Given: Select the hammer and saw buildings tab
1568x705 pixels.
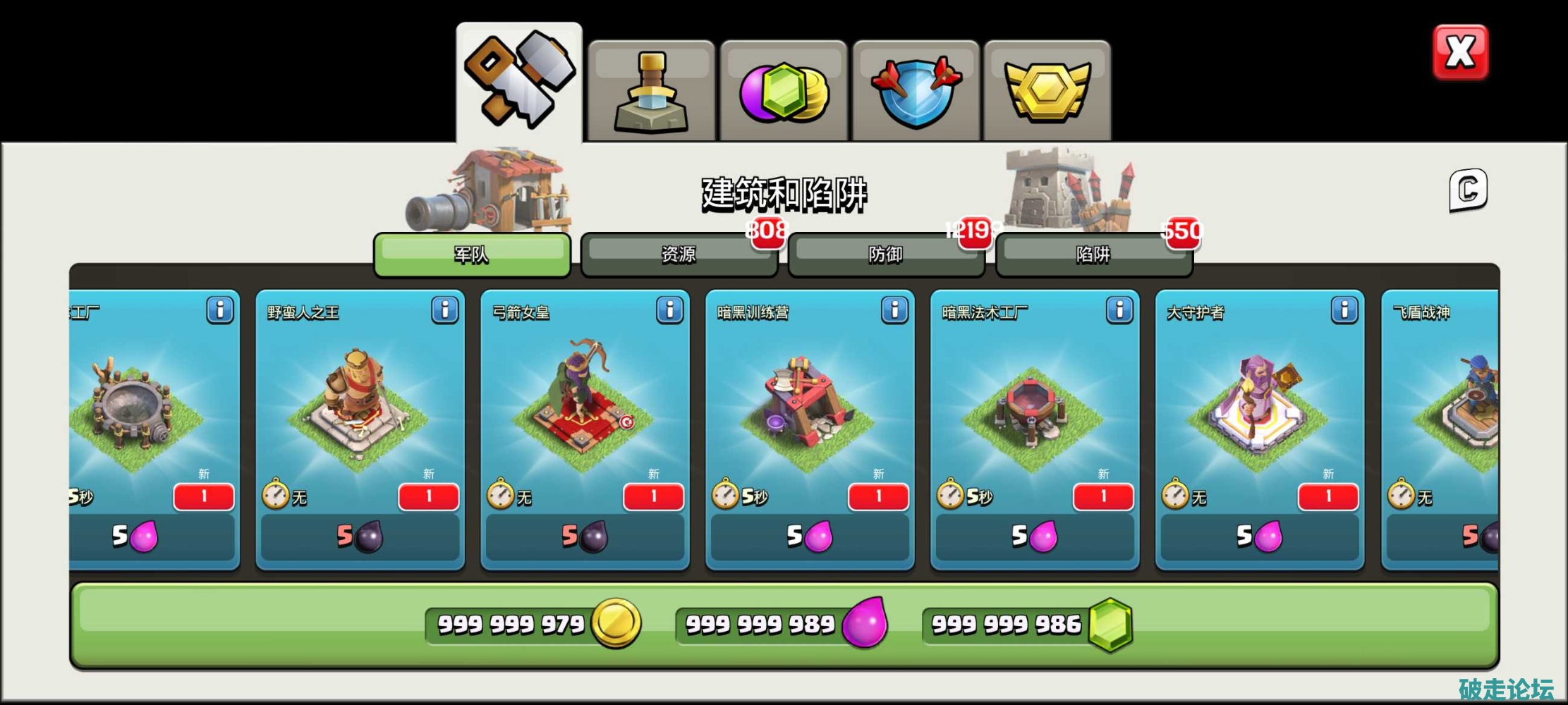Looking at the screenshot, I should pos(519,83).
